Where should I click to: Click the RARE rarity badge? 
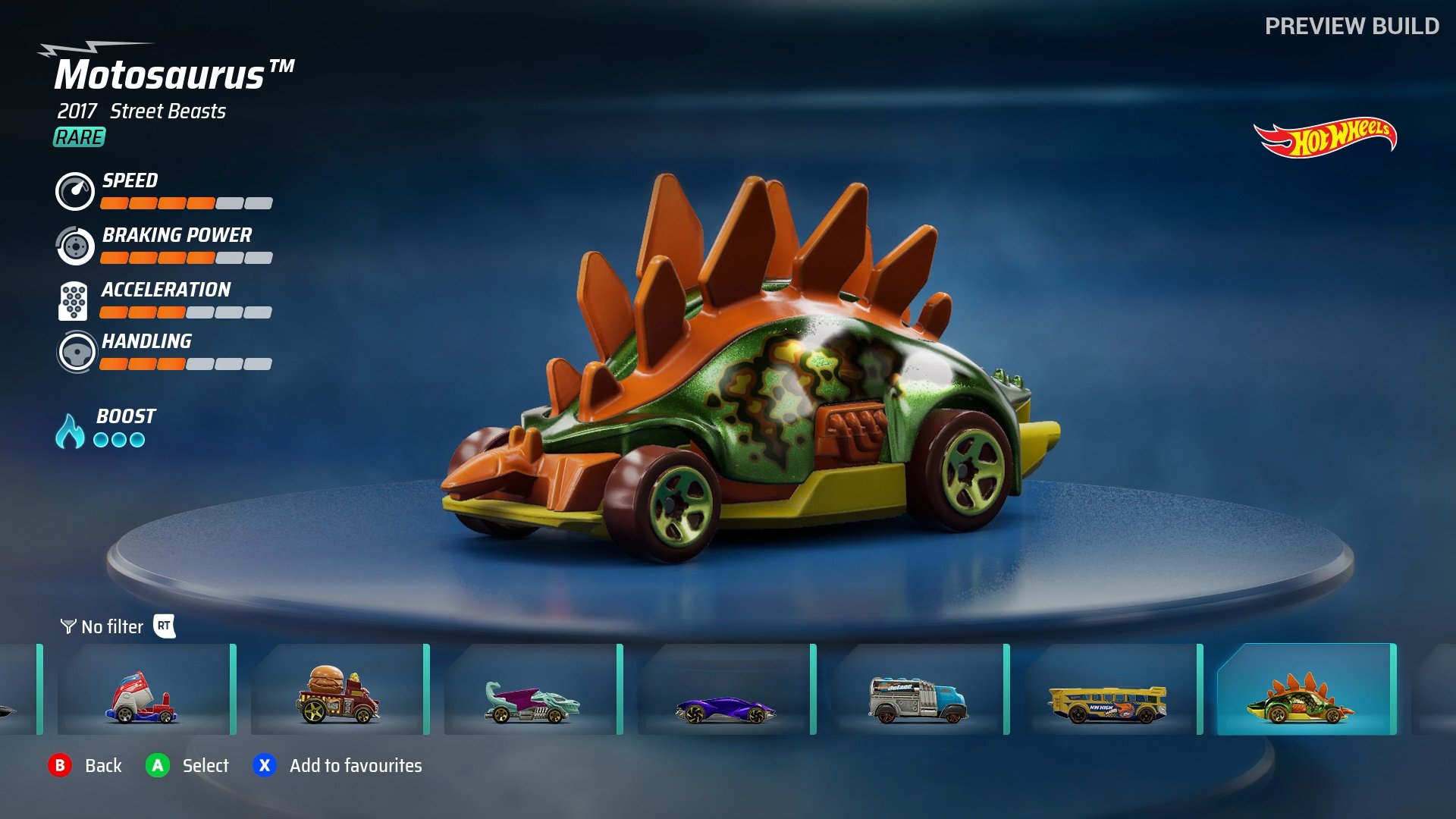coord(78,138)
